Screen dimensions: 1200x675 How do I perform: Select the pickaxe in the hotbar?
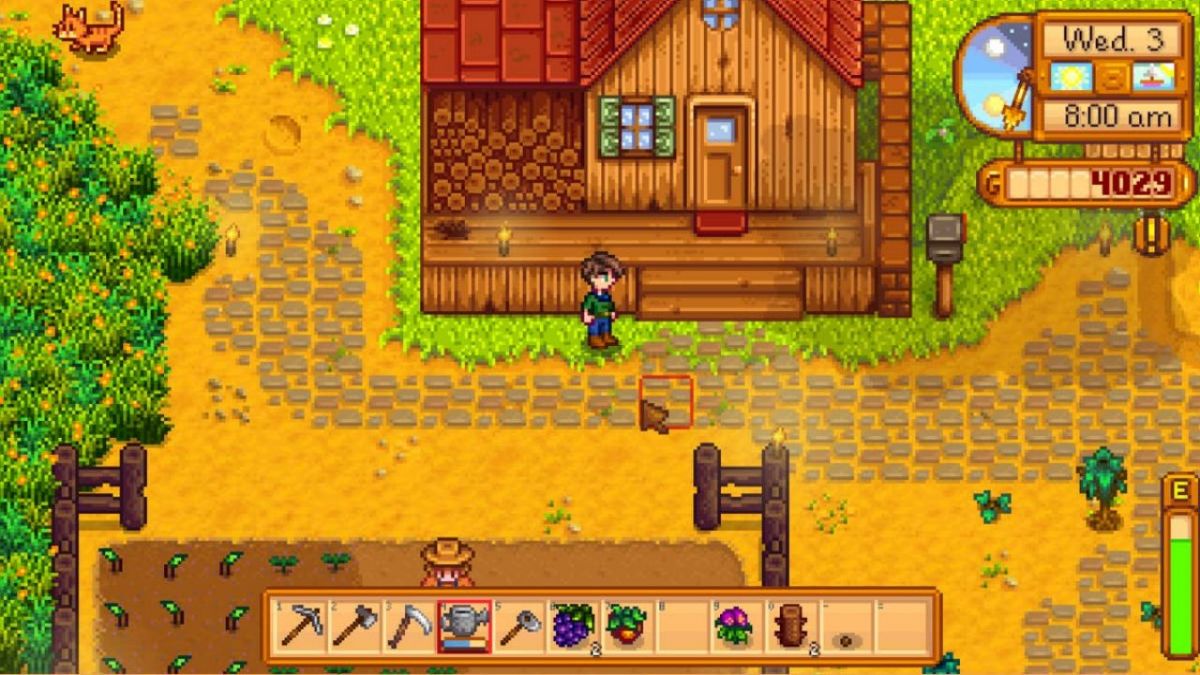coord(300,626)
